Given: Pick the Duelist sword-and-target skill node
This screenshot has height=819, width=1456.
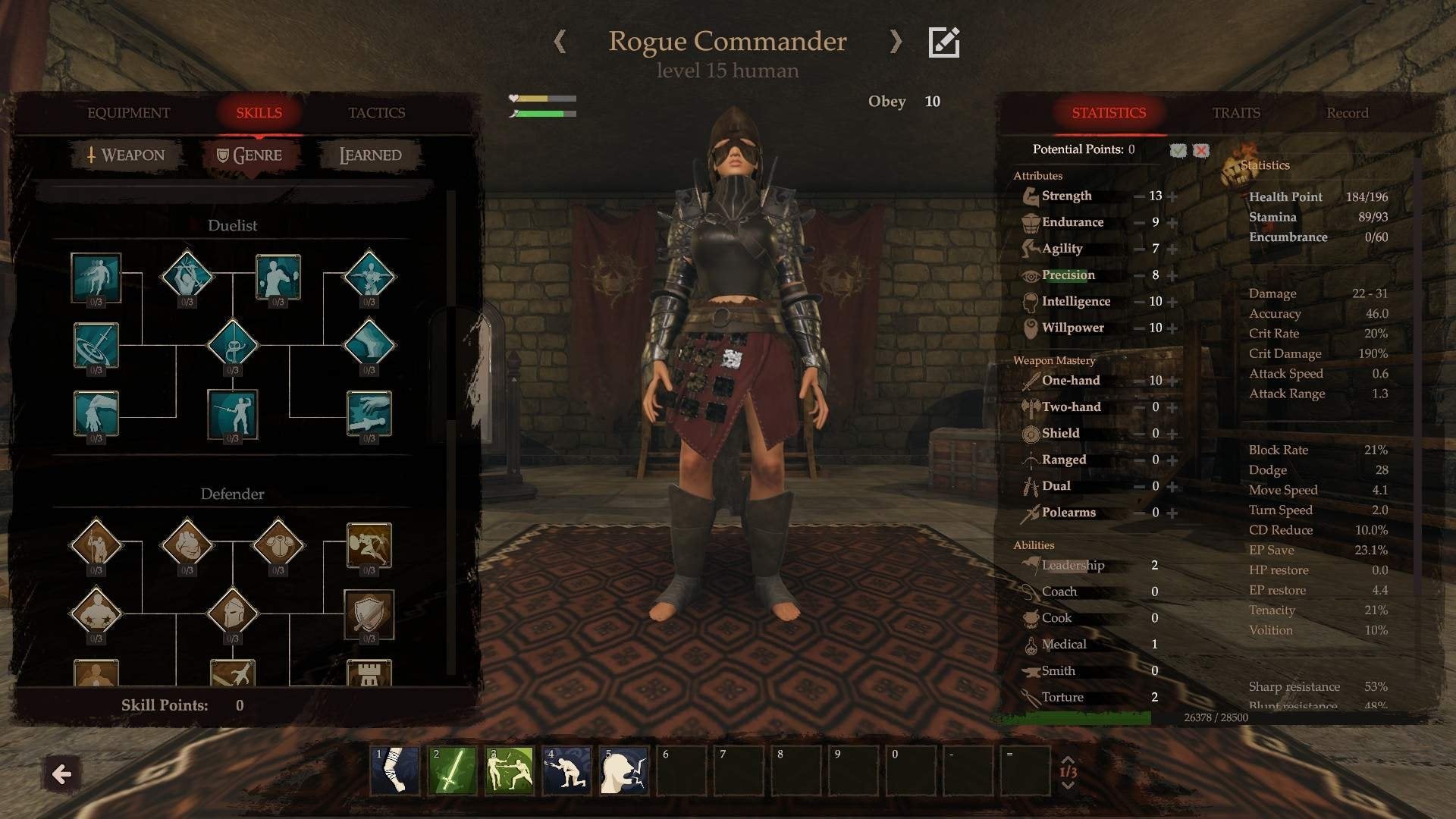Looking at the screenshot, I should (96, 345).
